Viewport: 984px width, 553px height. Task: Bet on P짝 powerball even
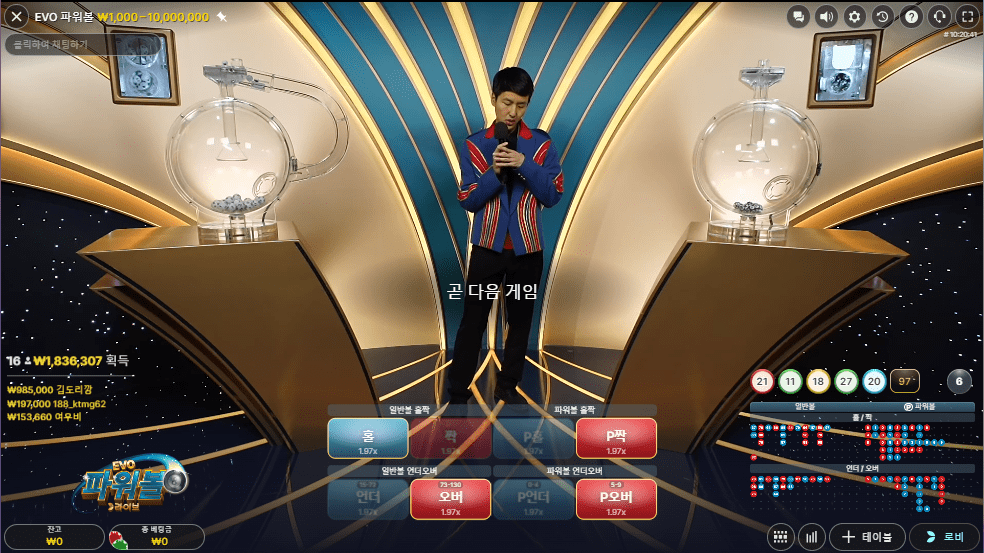tap(616, 437)
